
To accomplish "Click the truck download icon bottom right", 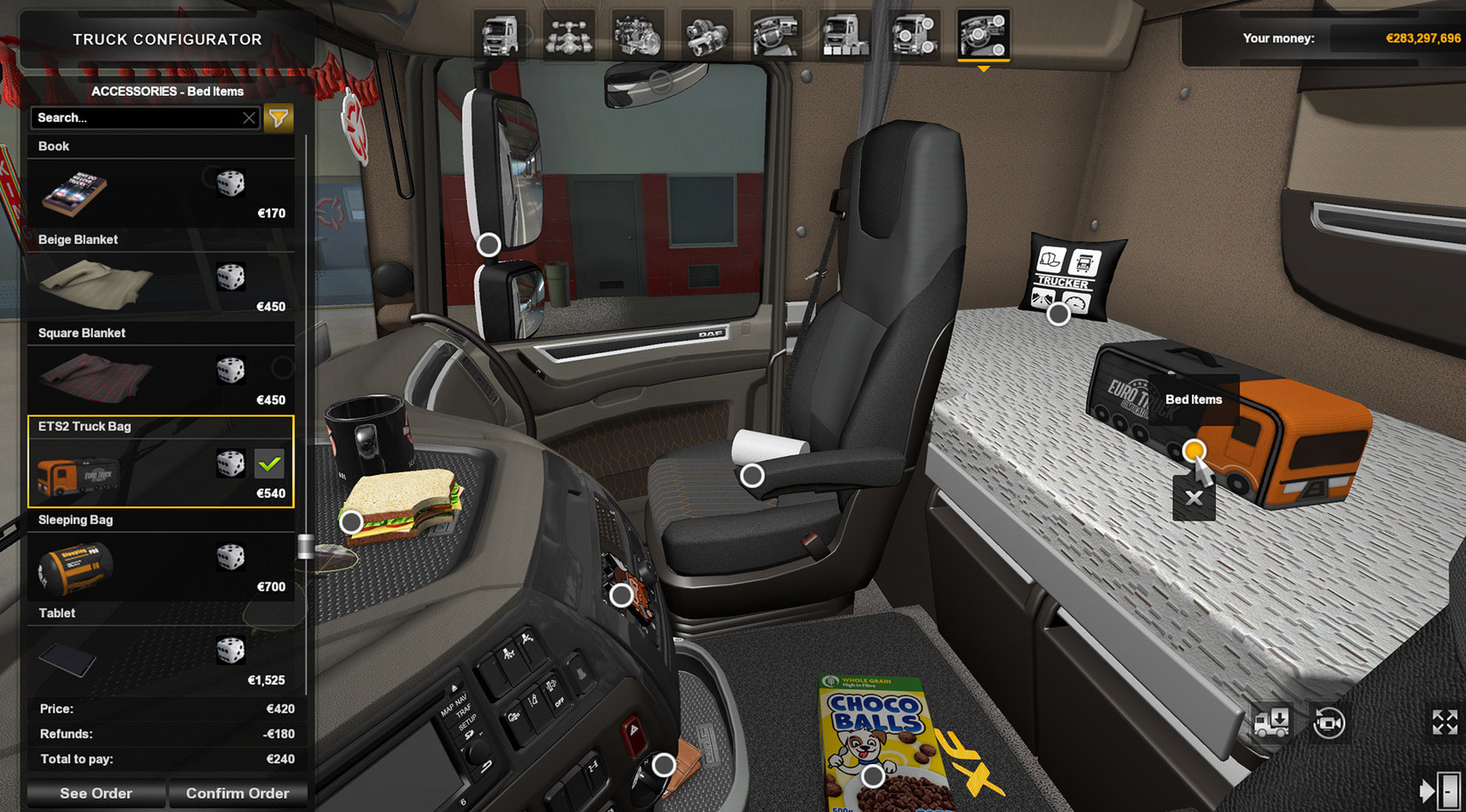I will tap(1270, 722).
